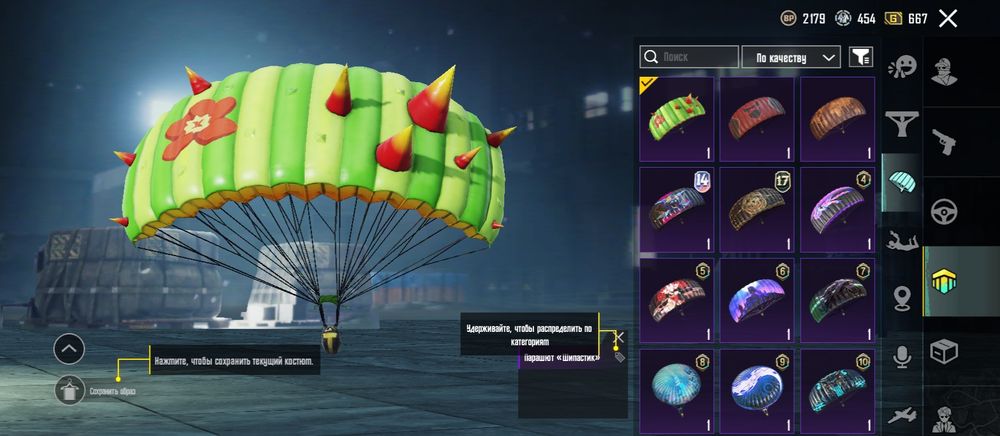1000x436 pixels.
Task: Click the Поиск search field
Action: pos(689,57)
